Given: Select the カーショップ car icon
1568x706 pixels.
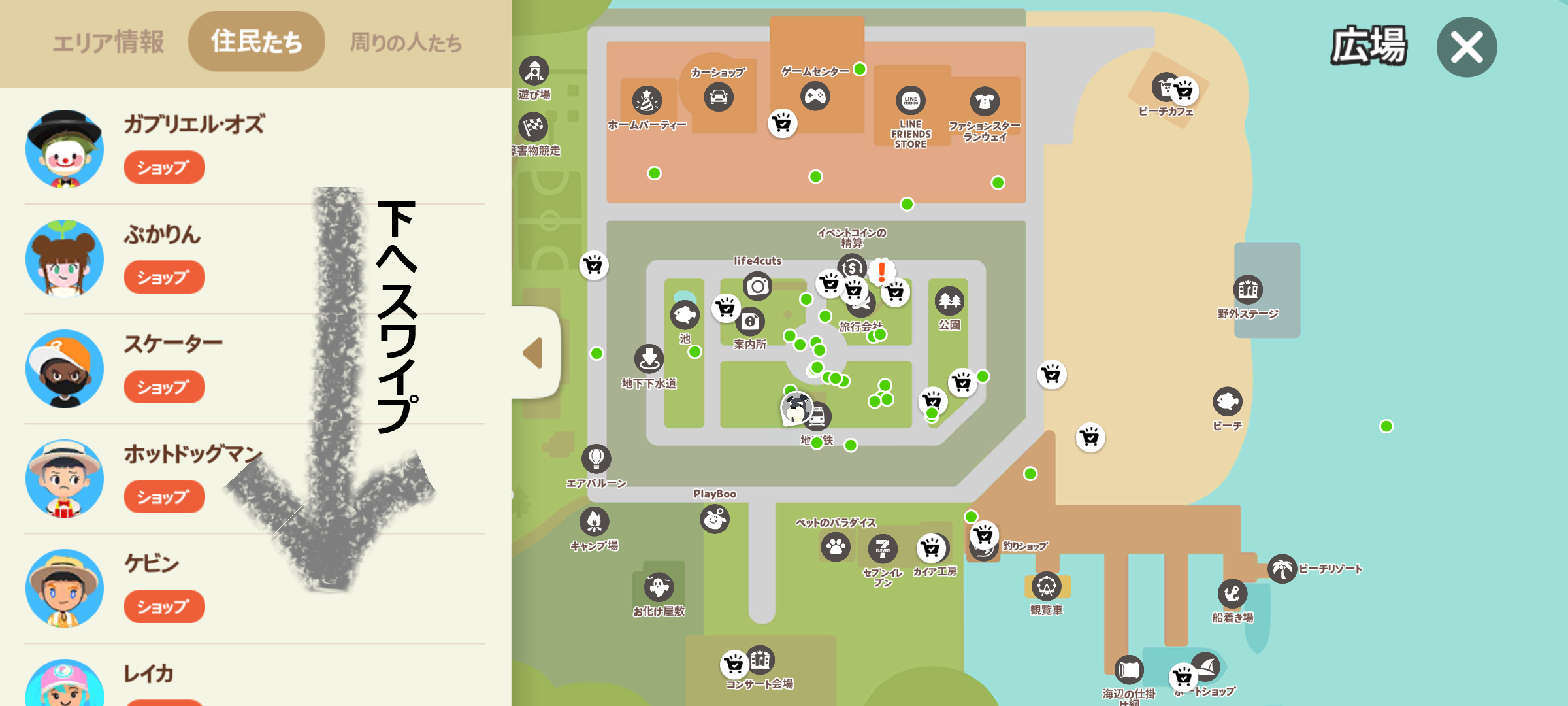Looking at the screenshot, I should (x=719, y=97).
